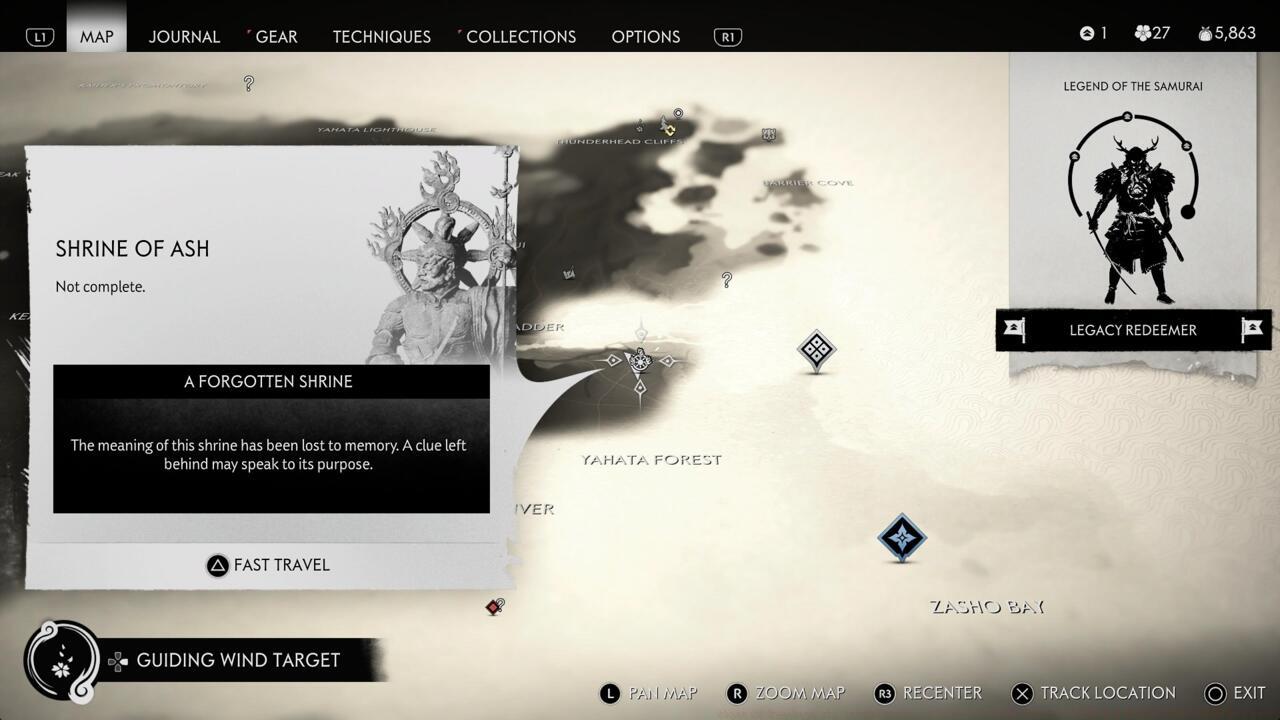
Task: Select the question mark near Yahata Forest
Action: (x=727, y=280)
